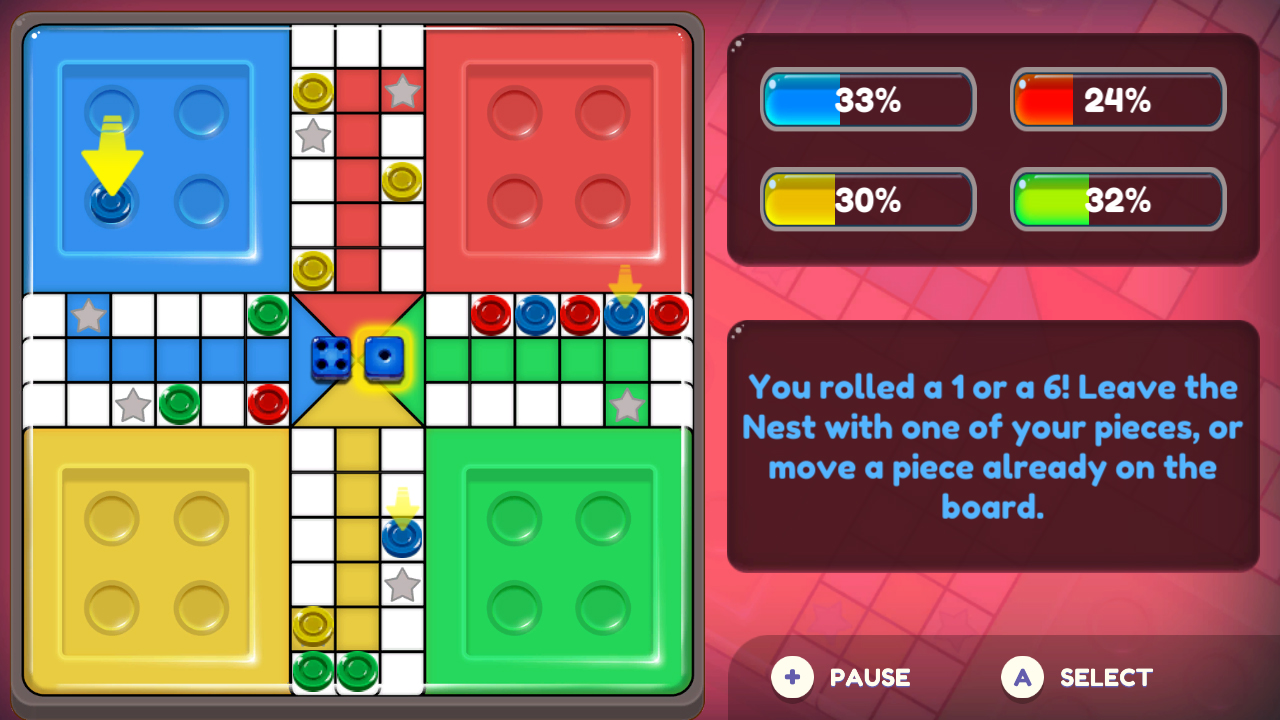Select the highlighted die showing one pip
Viewport: 1280px width, 720px height.
tap(385, 358)
